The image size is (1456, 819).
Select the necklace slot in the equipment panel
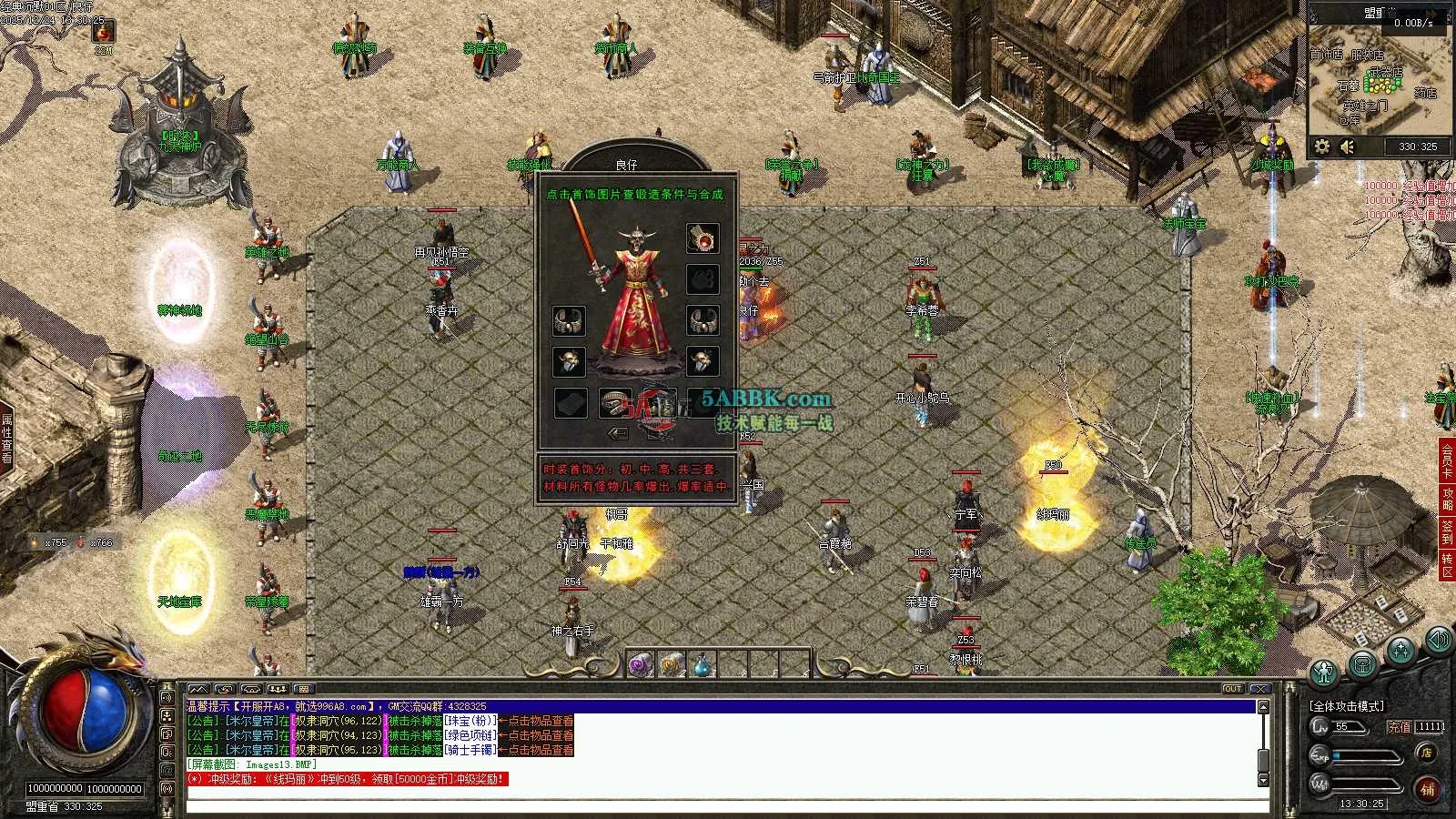pos(702,238)
